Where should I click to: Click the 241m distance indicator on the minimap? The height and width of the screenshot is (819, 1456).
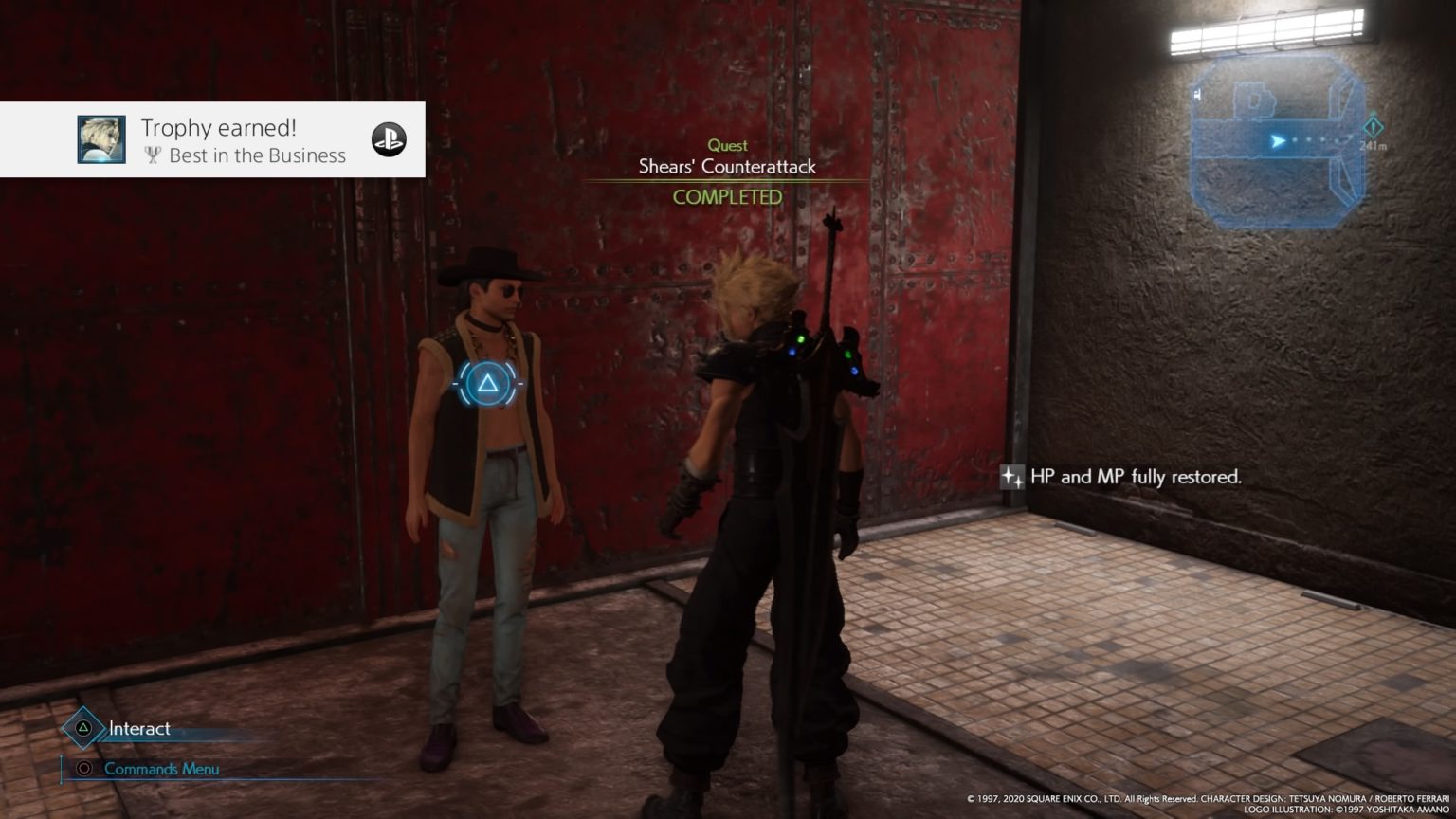(x=1374, y=144)
